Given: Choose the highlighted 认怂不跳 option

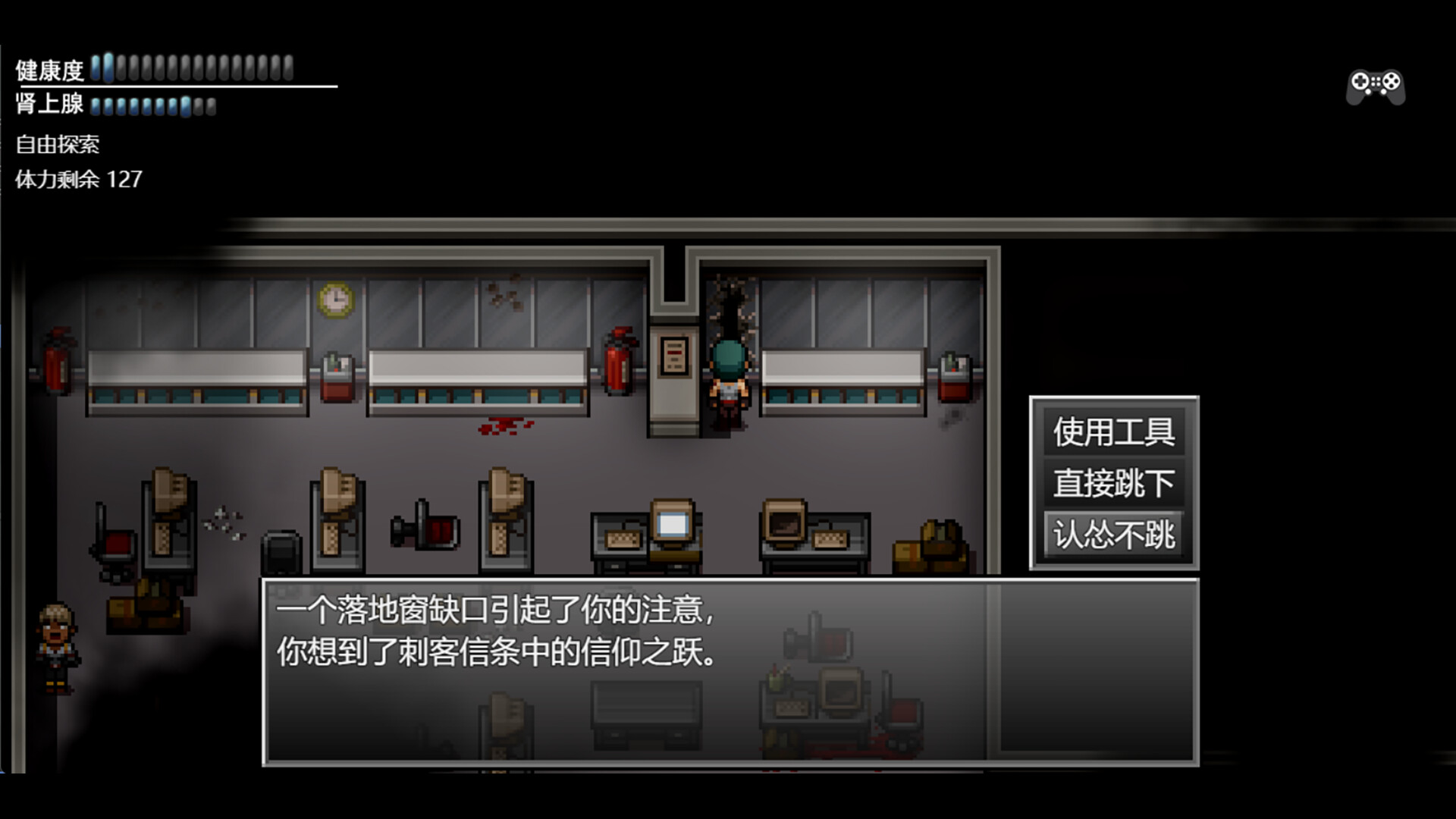Looking at the screenshot, I should (1115, 536).
